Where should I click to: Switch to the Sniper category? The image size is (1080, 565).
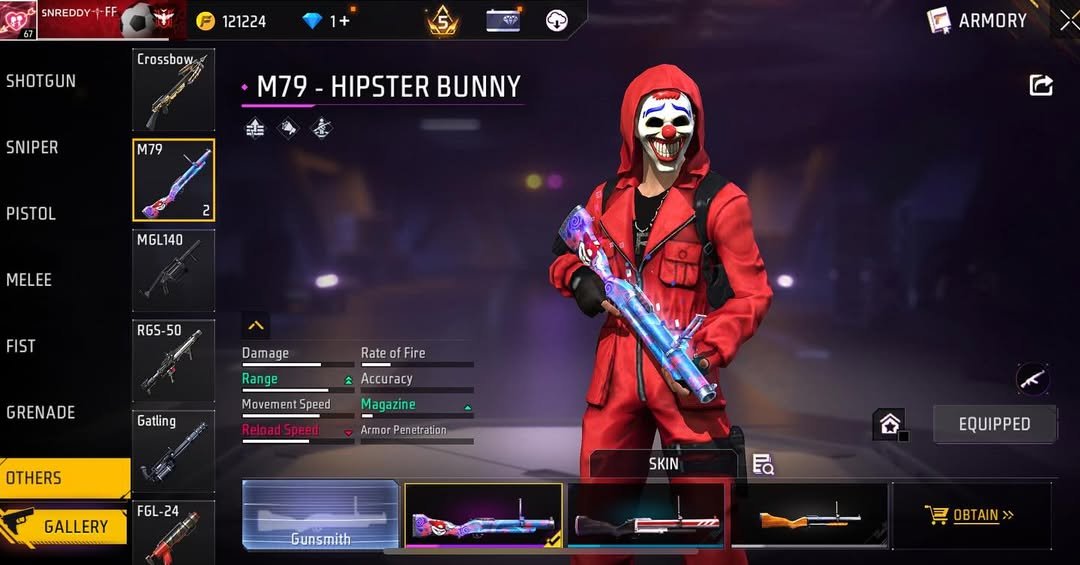click(x=33, y=147)
